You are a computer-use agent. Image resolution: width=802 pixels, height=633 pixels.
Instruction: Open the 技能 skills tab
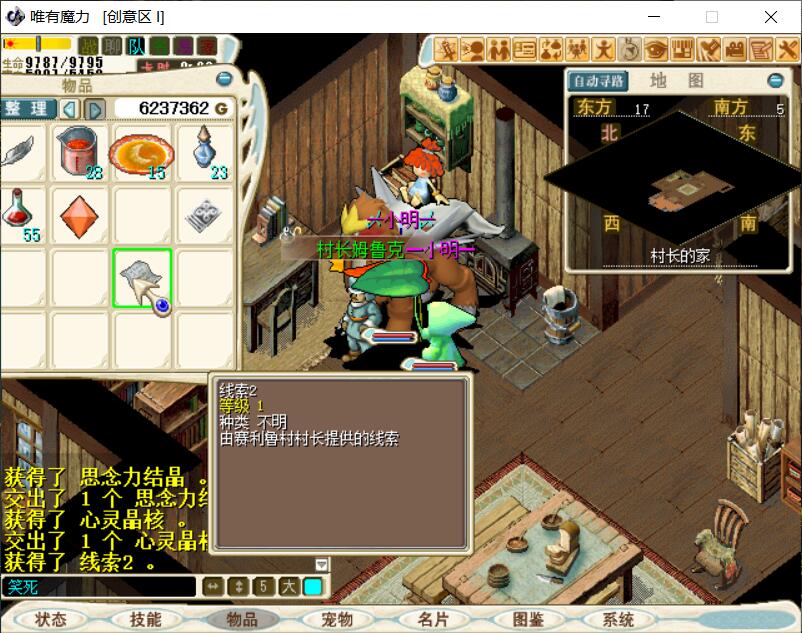145,619
